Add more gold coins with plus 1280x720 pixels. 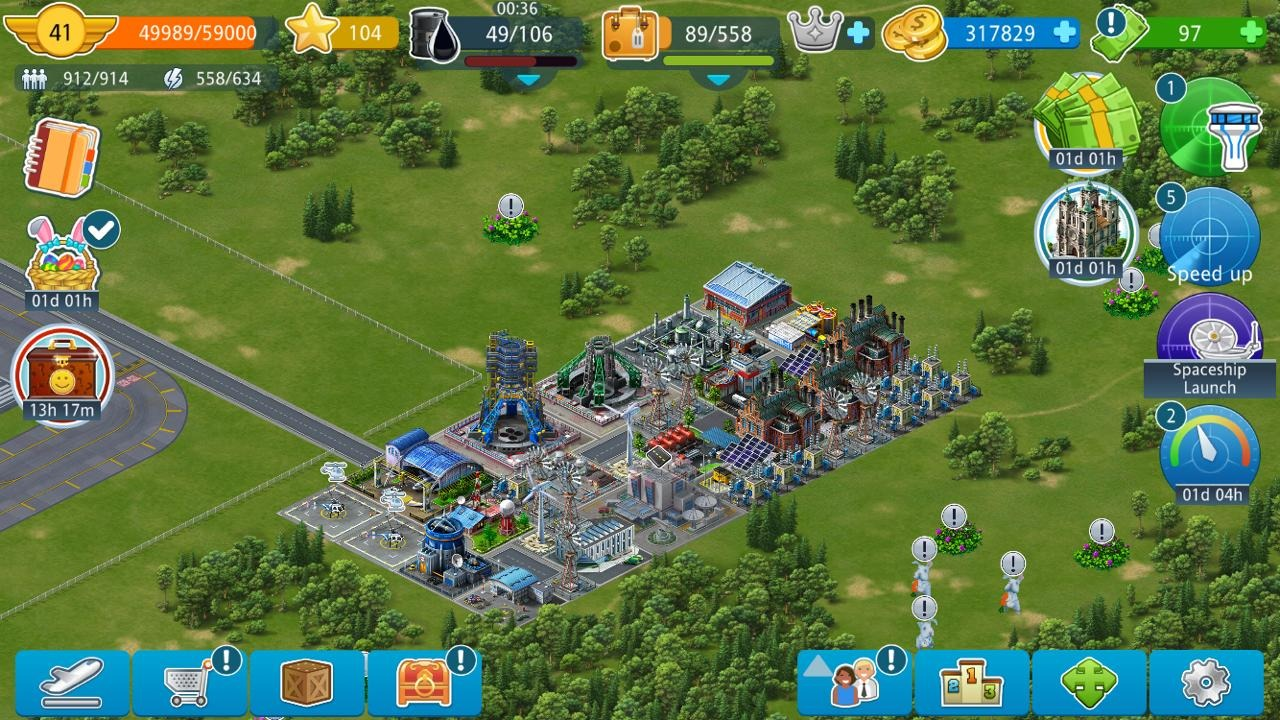(1065, 33)
